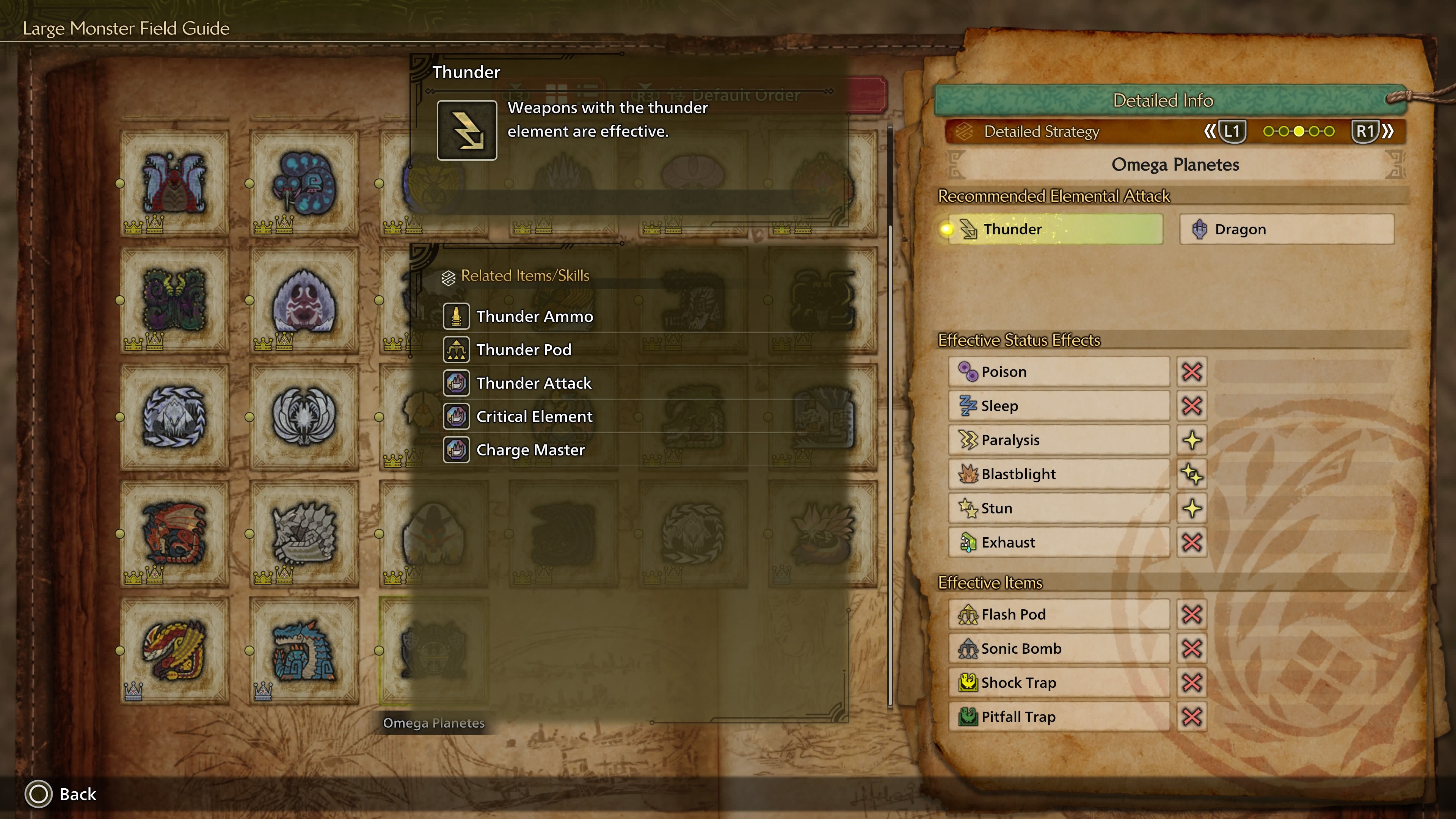Screen dimensions: 1456x819
Task: Select Thunder Pod in related items
Action: coord(523,350)
